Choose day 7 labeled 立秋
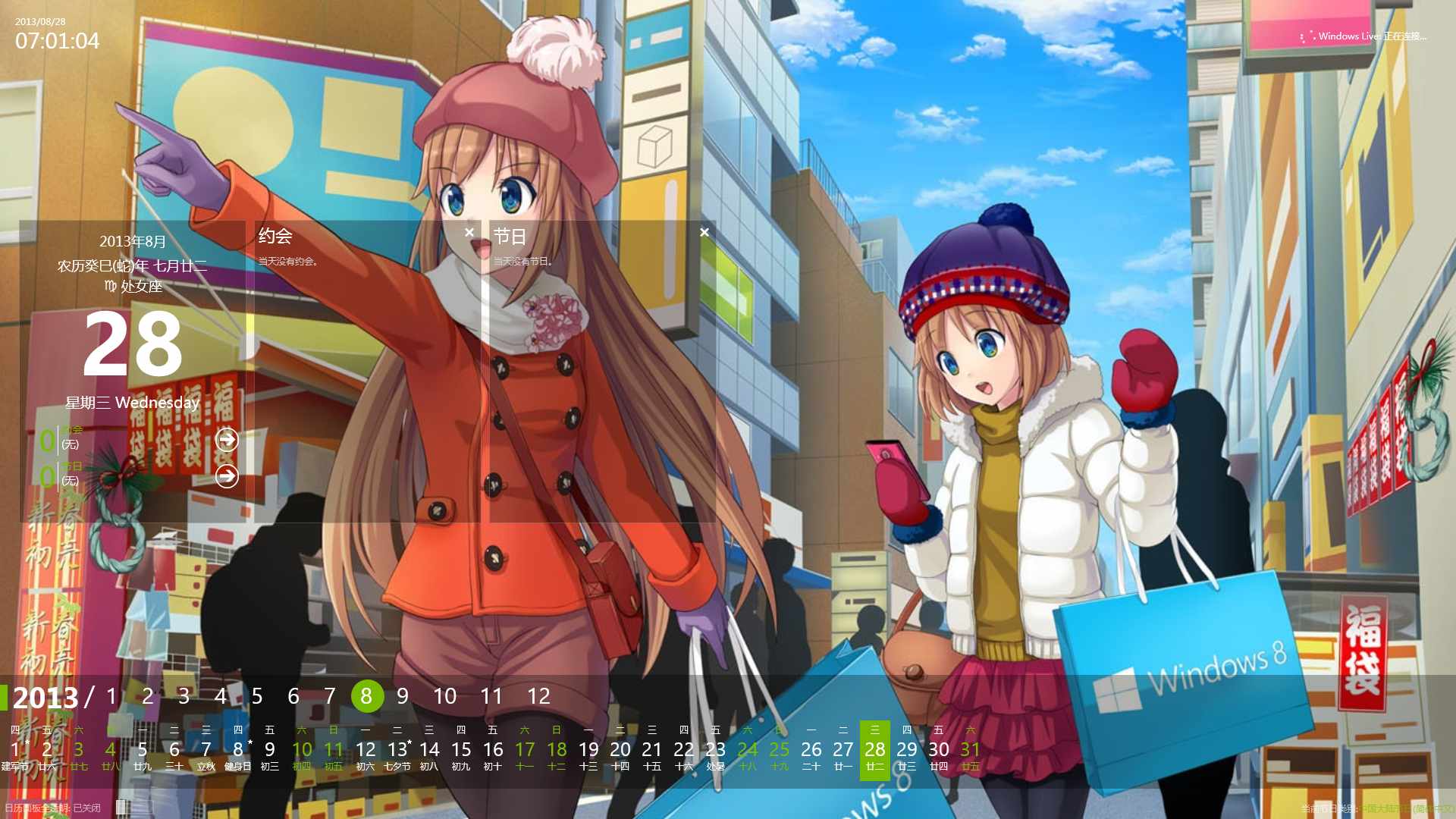Viewport: 1456px width, 819px height. point(206,751)
